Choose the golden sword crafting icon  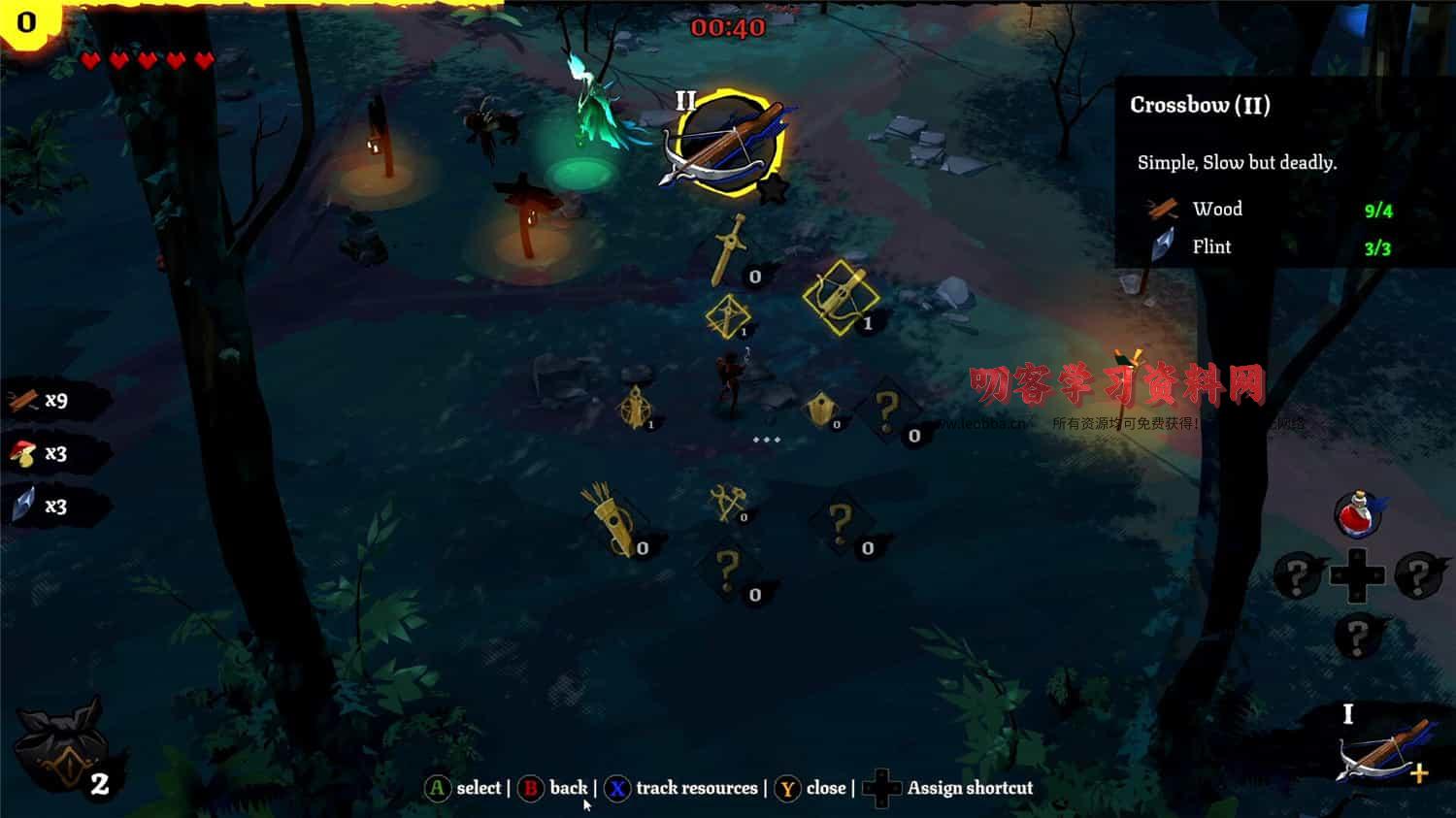pyautogui.click(x=729, y=250)
